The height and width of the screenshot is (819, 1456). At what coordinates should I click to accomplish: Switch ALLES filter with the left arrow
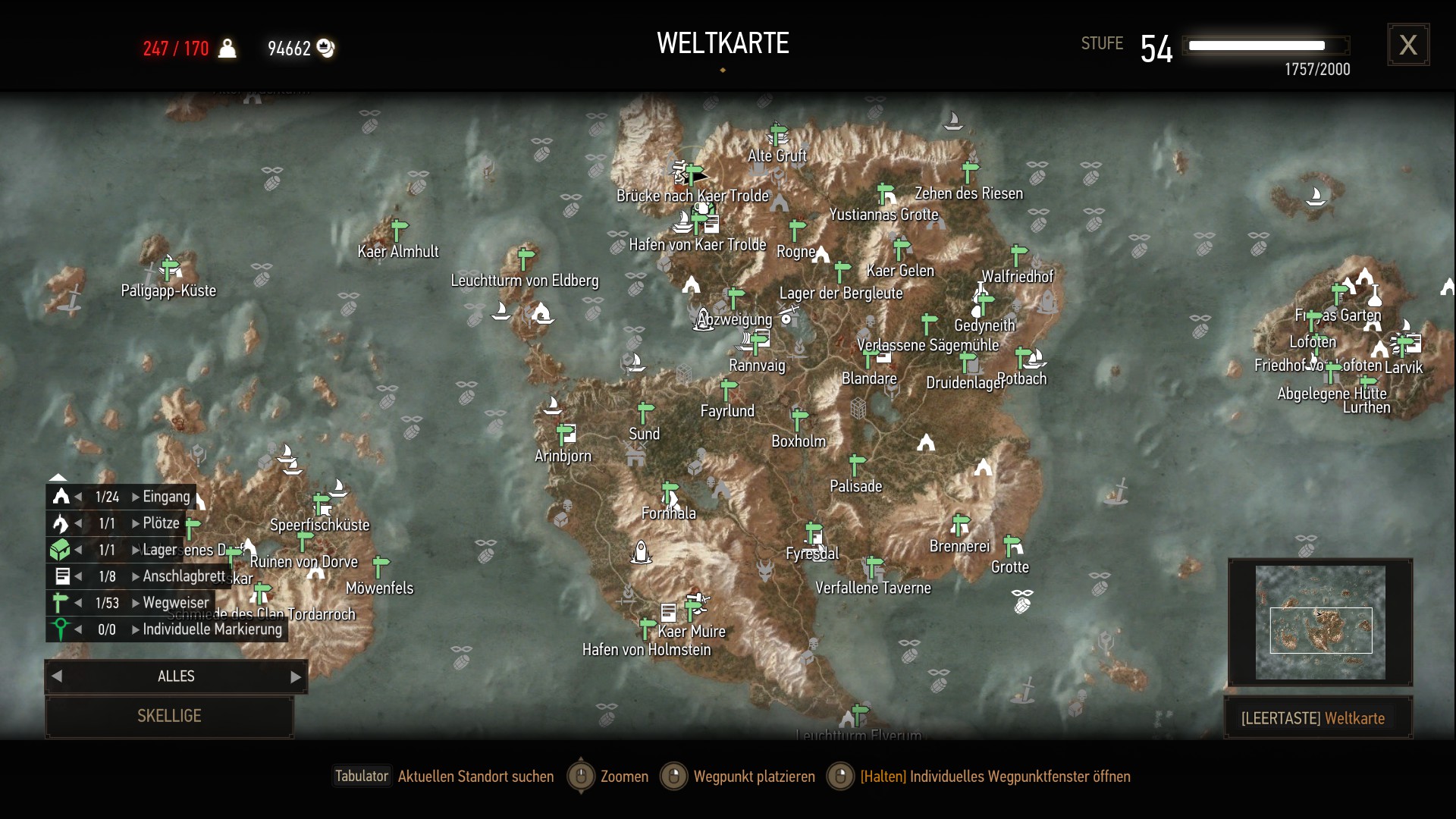point(57,676)
